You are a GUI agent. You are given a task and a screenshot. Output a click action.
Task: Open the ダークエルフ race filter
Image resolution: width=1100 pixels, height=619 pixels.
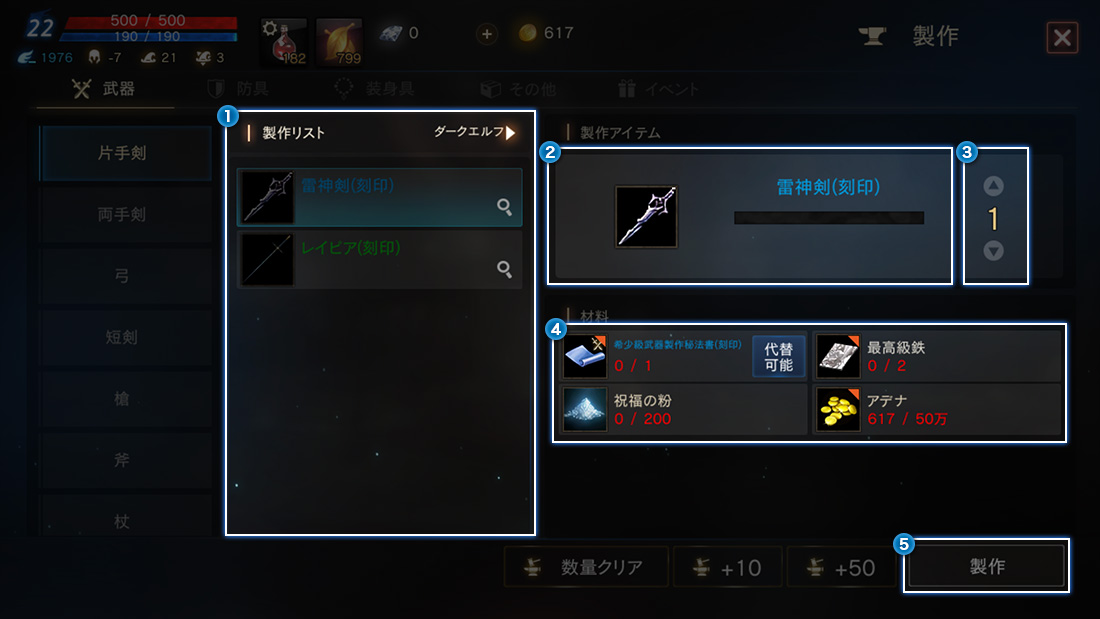(x=476, y=132)
